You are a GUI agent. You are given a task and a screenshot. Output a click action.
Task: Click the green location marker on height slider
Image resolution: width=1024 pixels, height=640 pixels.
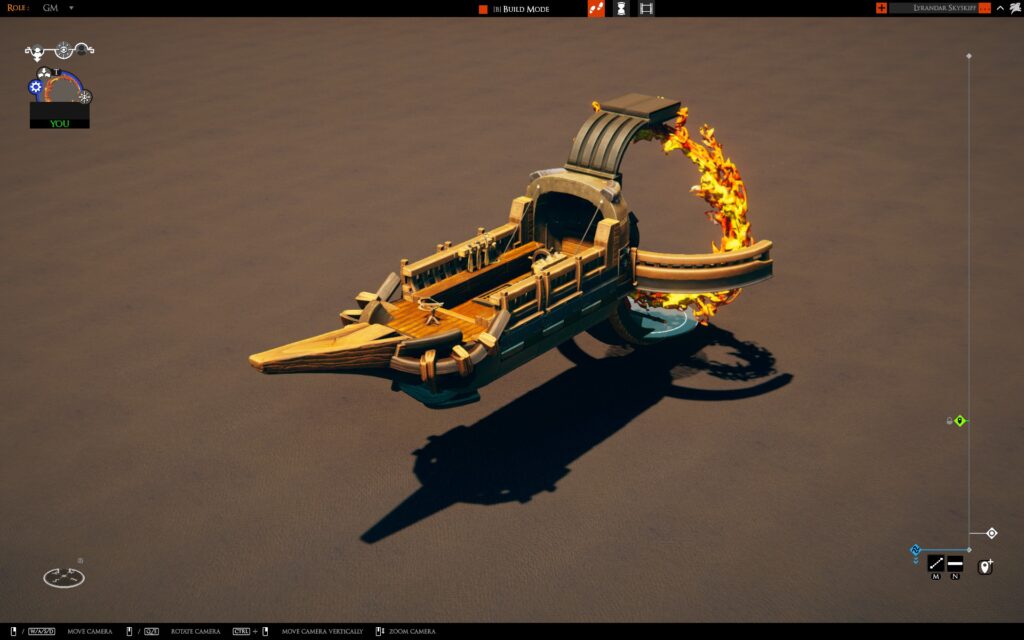960,421
